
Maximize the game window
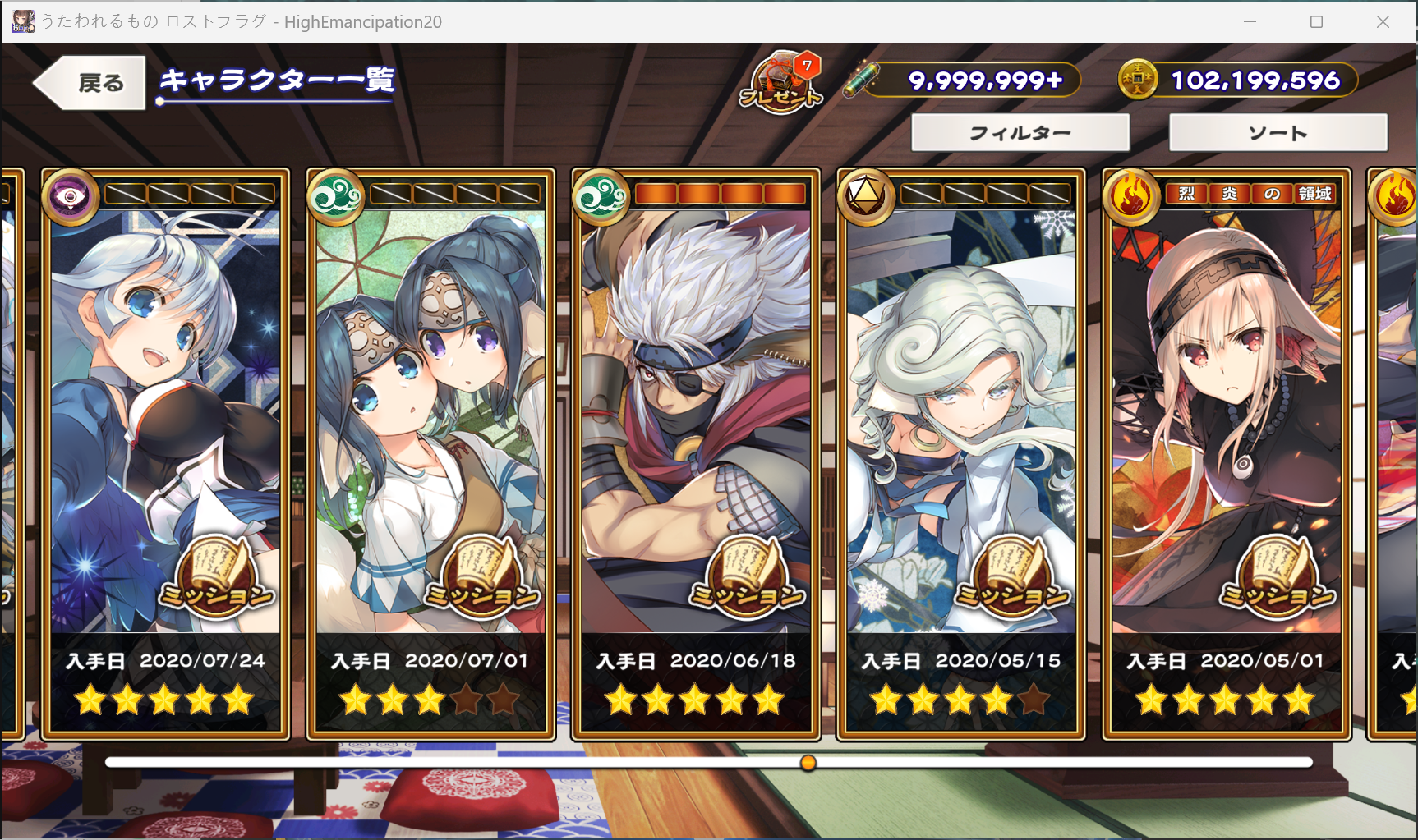point(1316,22)
